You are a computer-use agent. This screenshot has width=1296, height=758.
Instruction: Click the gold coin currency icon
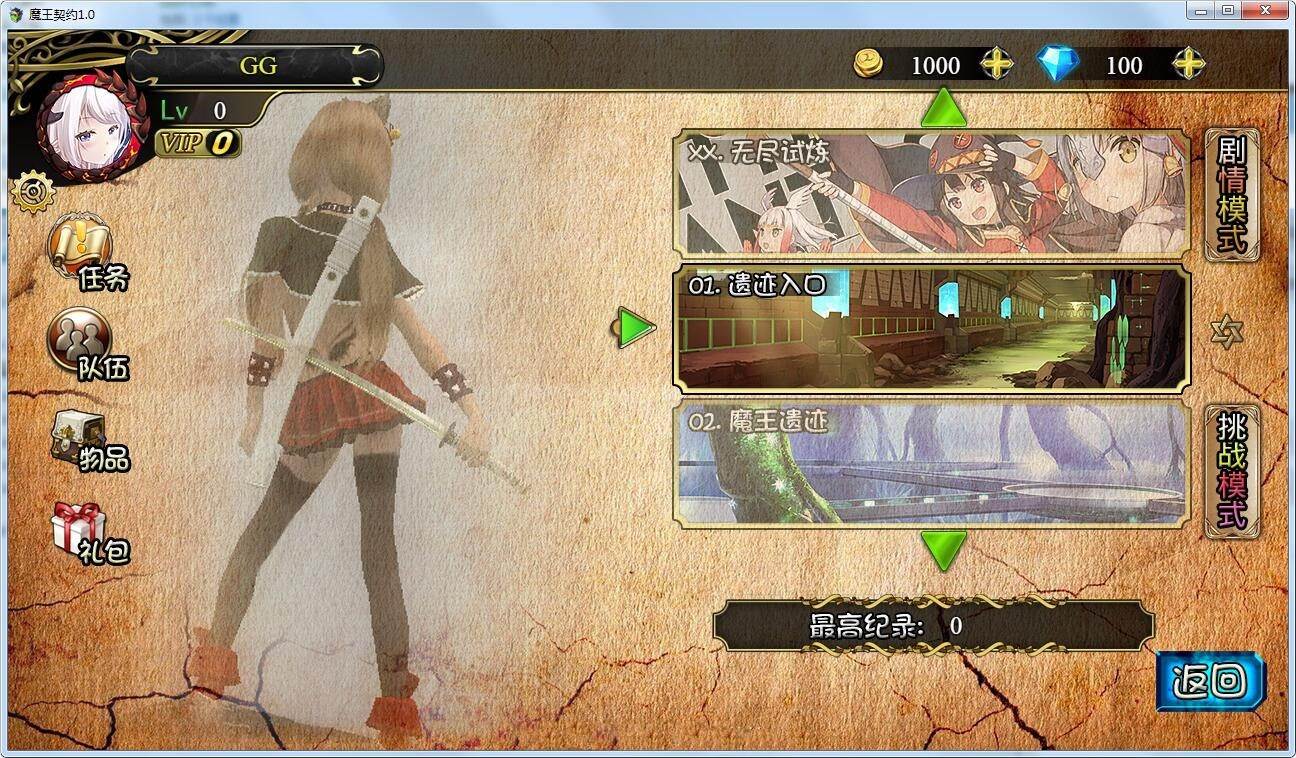coord(869,65)
